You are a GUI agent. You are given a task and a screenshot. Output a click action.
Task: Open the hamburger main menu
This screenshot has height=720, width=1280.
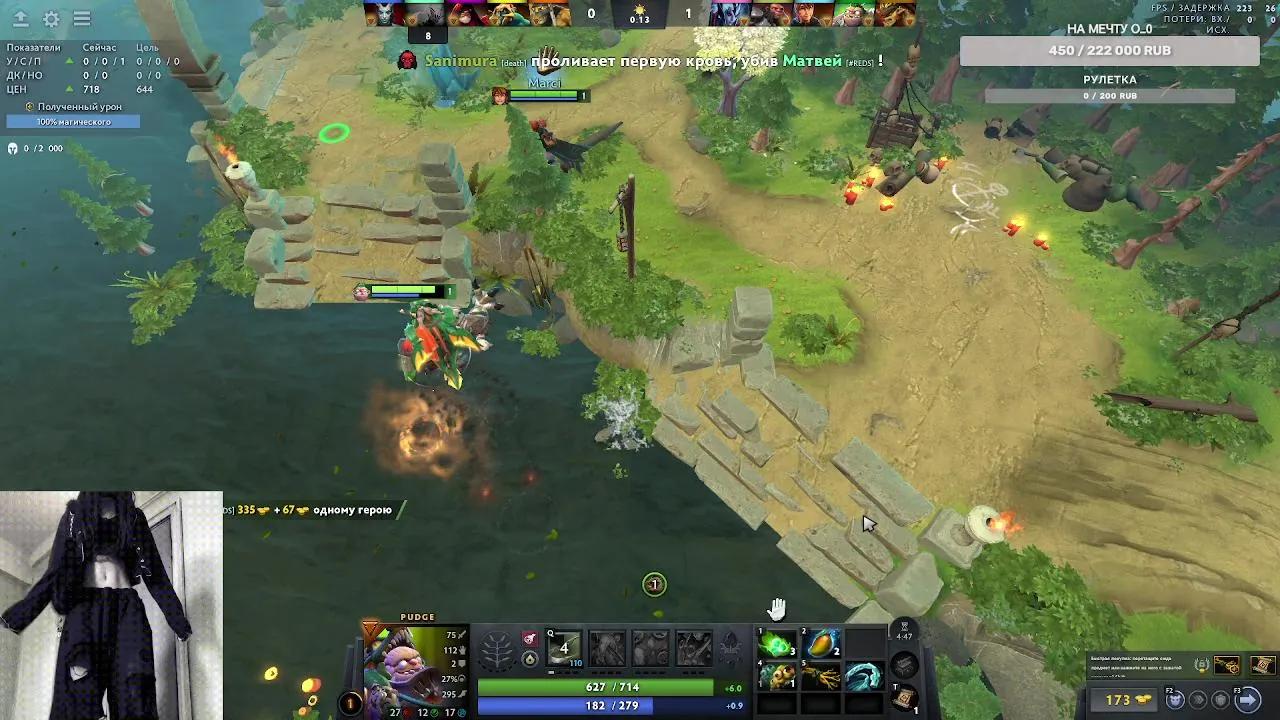[x=82, y=19]
